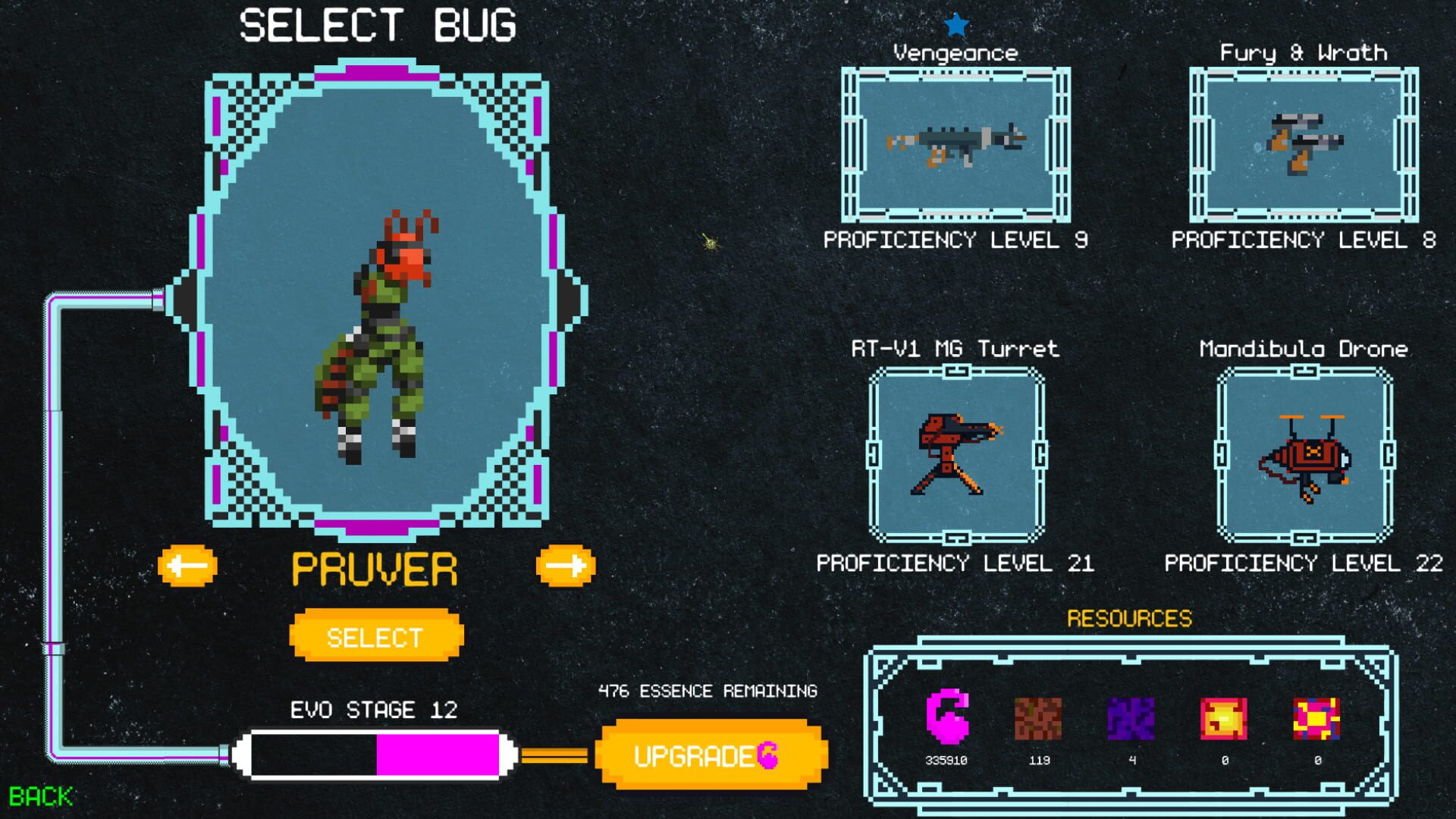The image size is (1456, 819).
Task: Click the right arrow to view next bug
Action: tap(567, 564)
